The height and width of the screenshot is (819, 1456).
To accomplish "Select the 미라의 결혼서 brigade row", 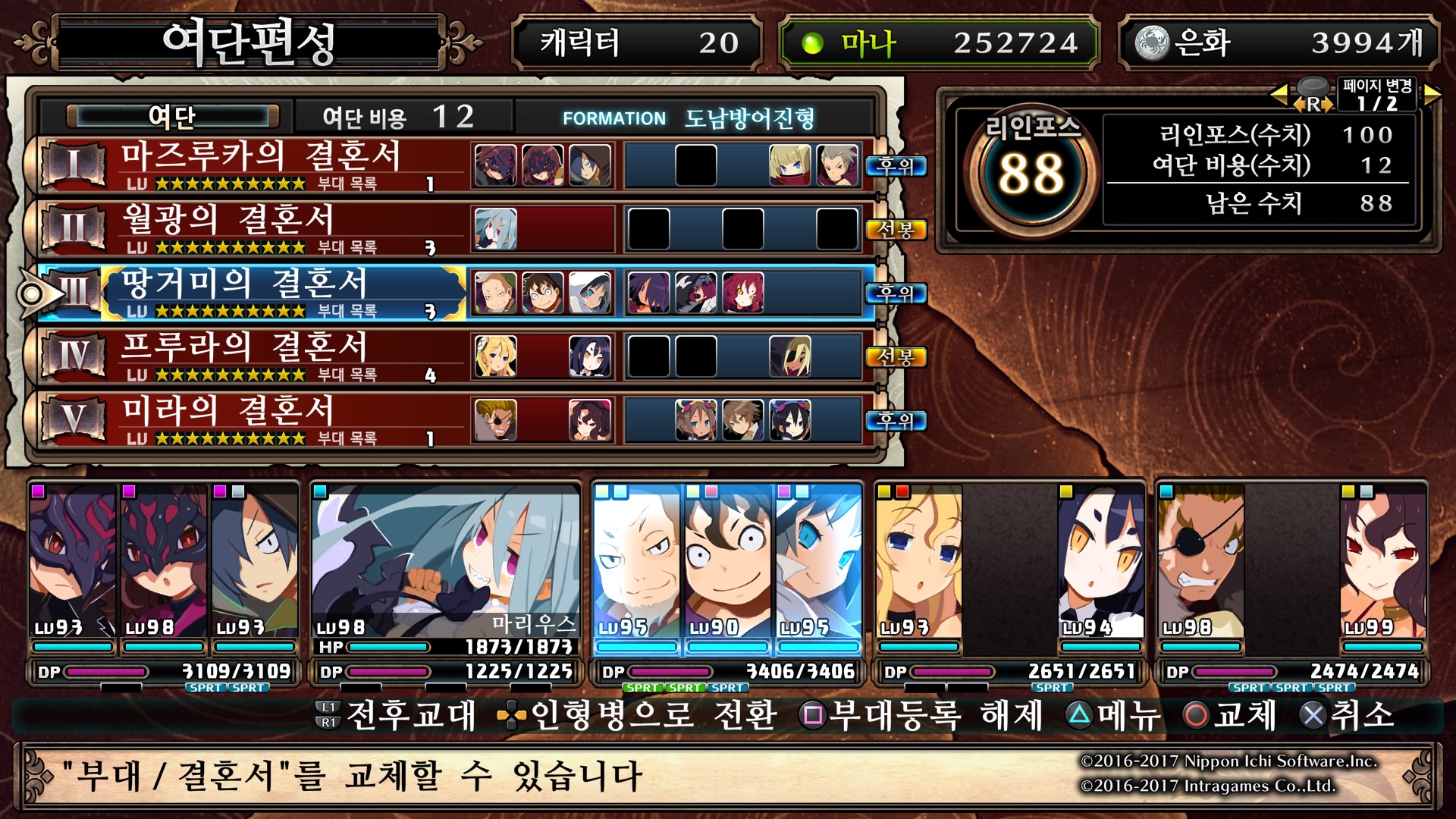I will coord(258,419).
